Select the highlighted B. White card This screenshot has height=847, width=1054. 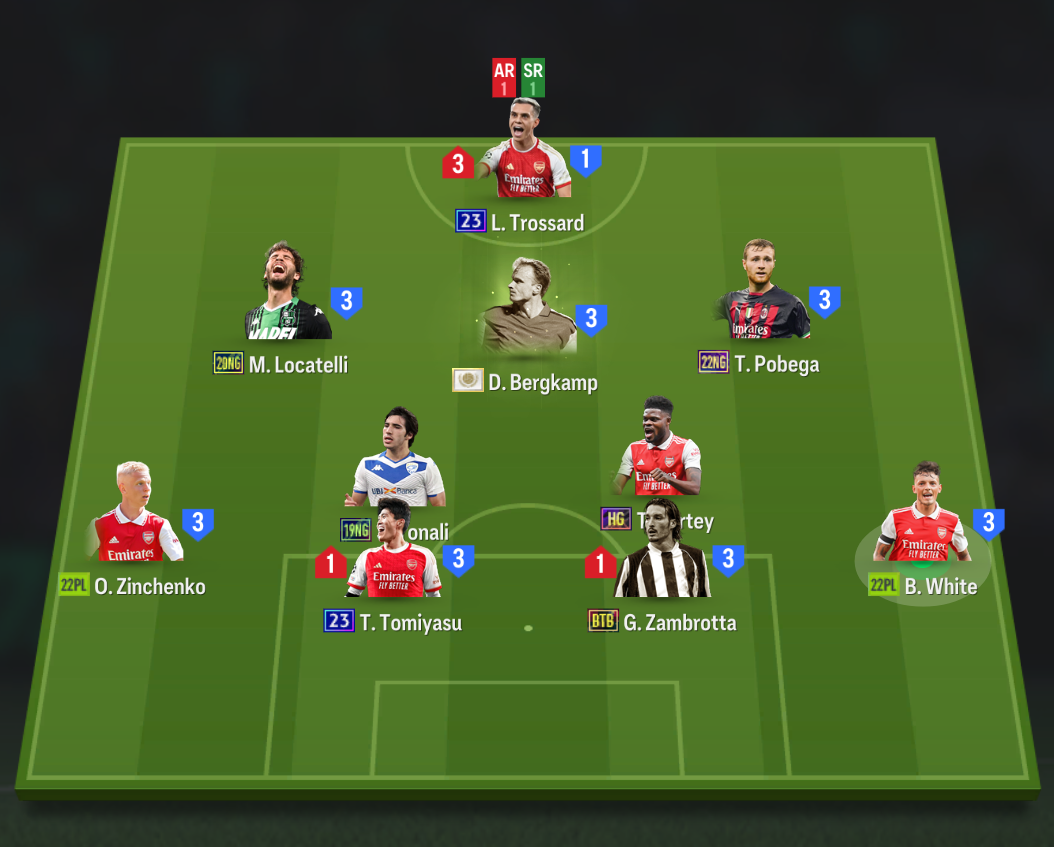point(923,518)
